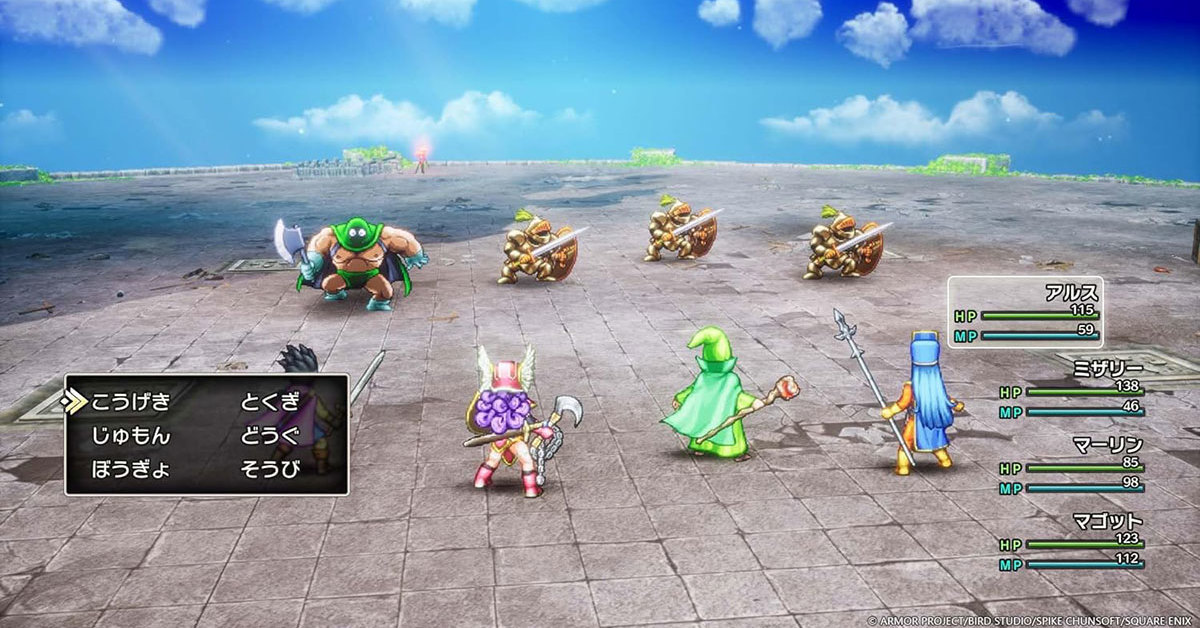
Task: Select ミザリー party status entry
Action: (1071, 388)
